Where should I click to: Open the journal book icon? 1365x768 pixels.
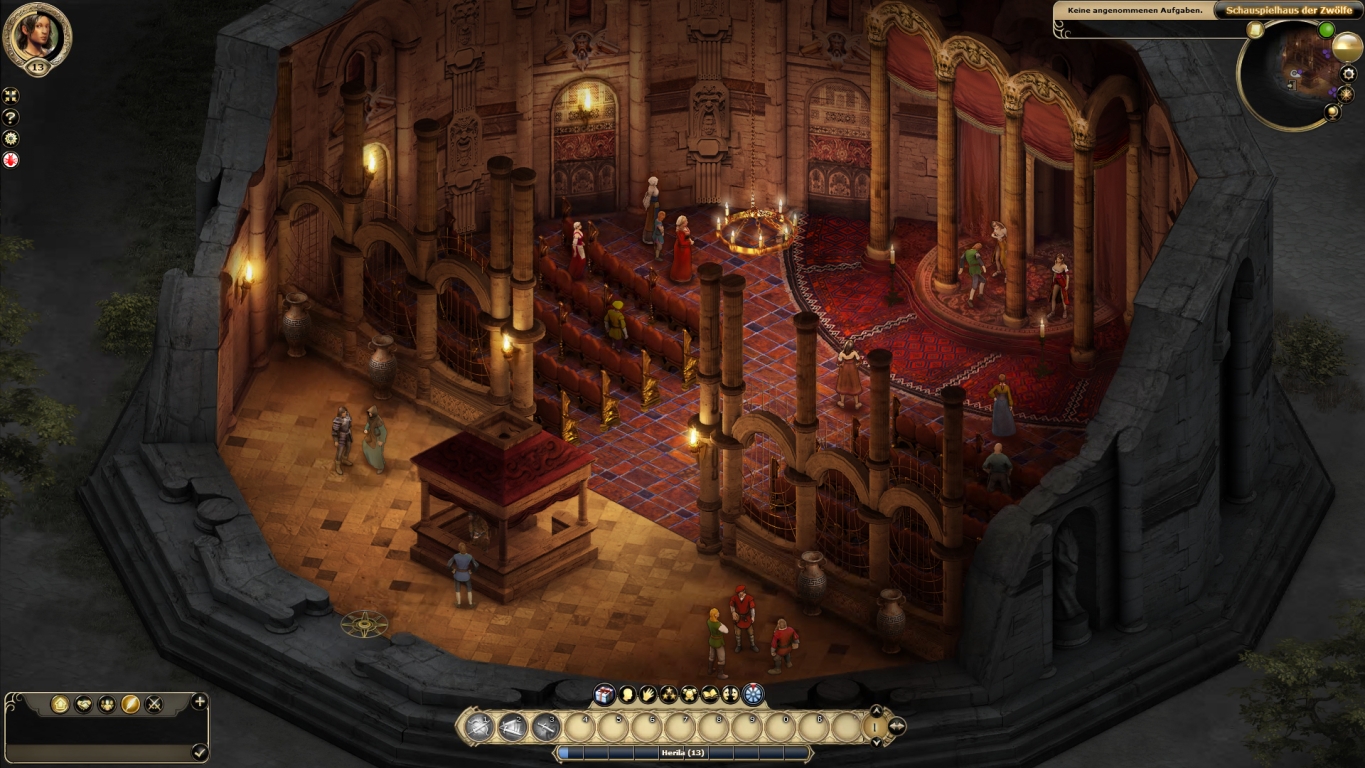tap(710, 695)
